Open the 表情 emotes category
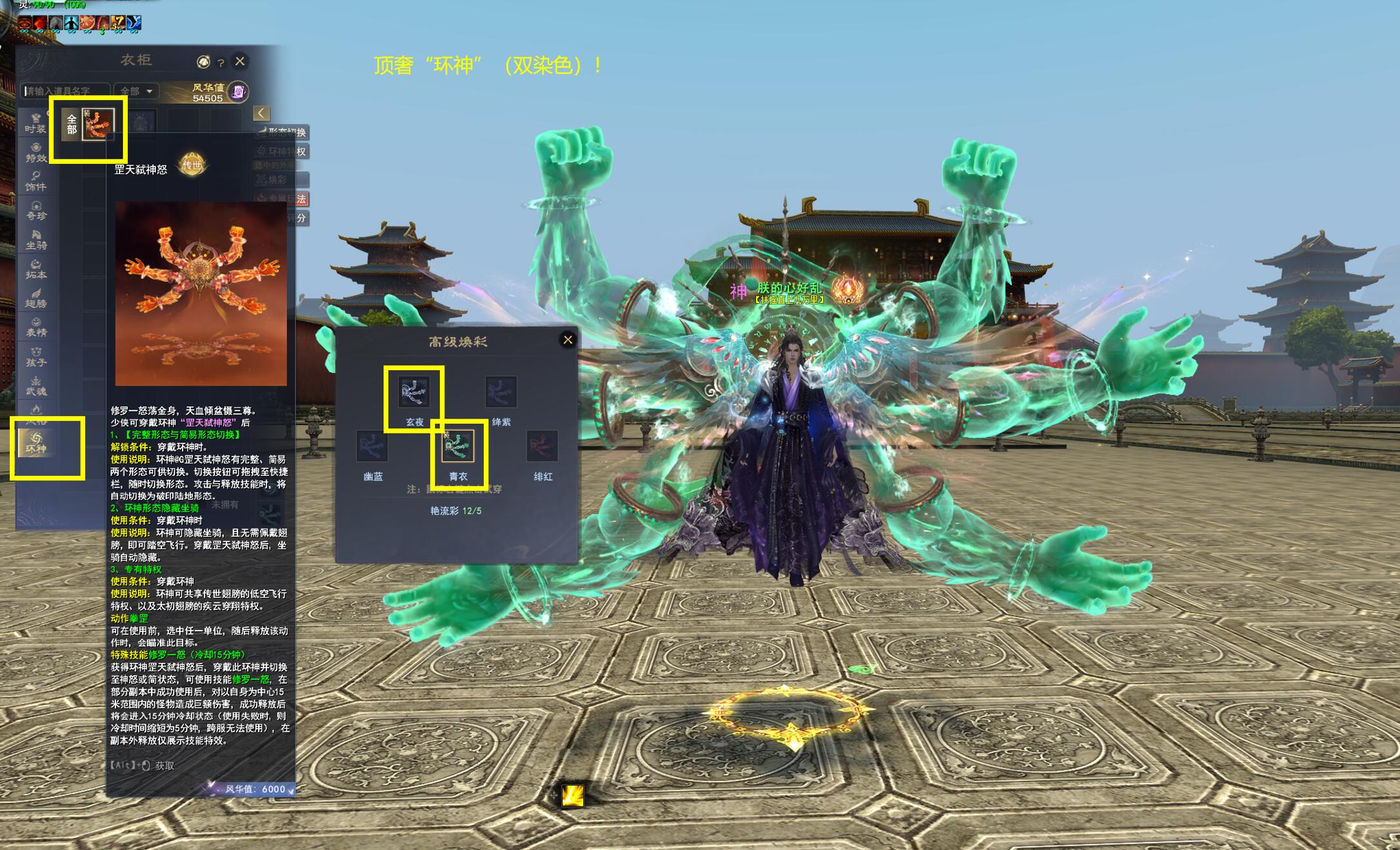Viewport: 1400px width, 850px height. (36, 327)
